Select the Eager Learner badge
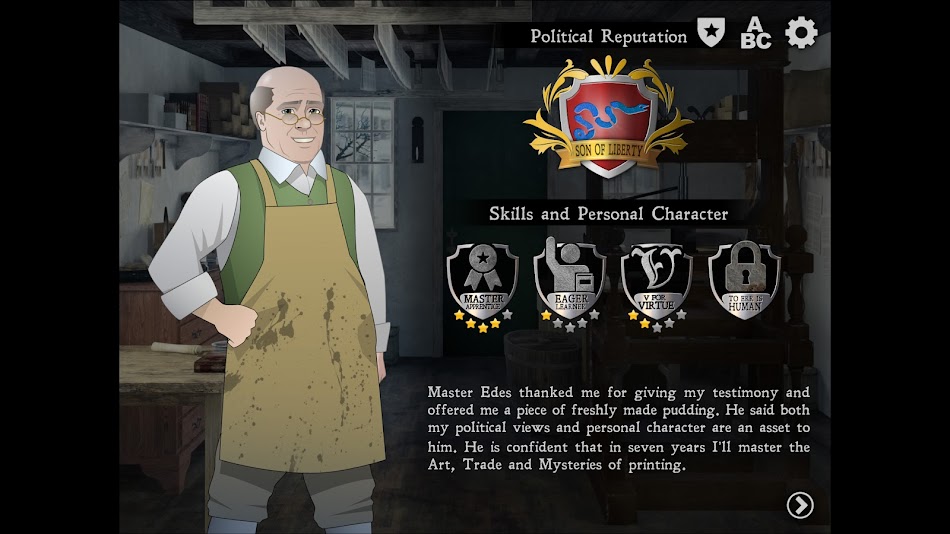The image size is (950, 534). [x=570, y=282]
